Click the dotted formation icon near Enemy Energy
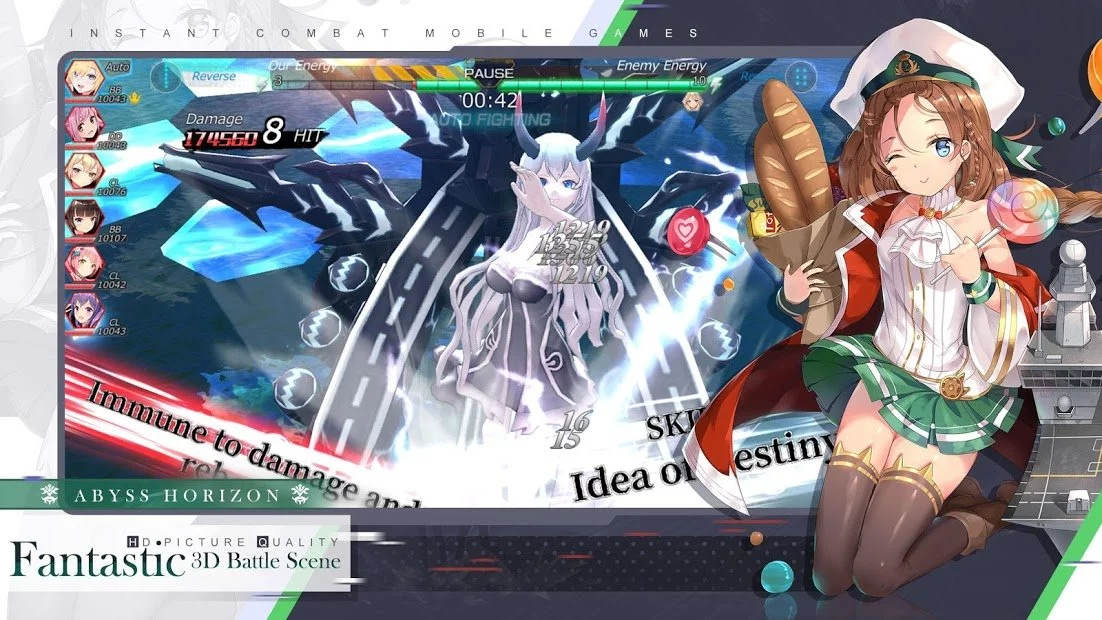 (x=800, y=76)
